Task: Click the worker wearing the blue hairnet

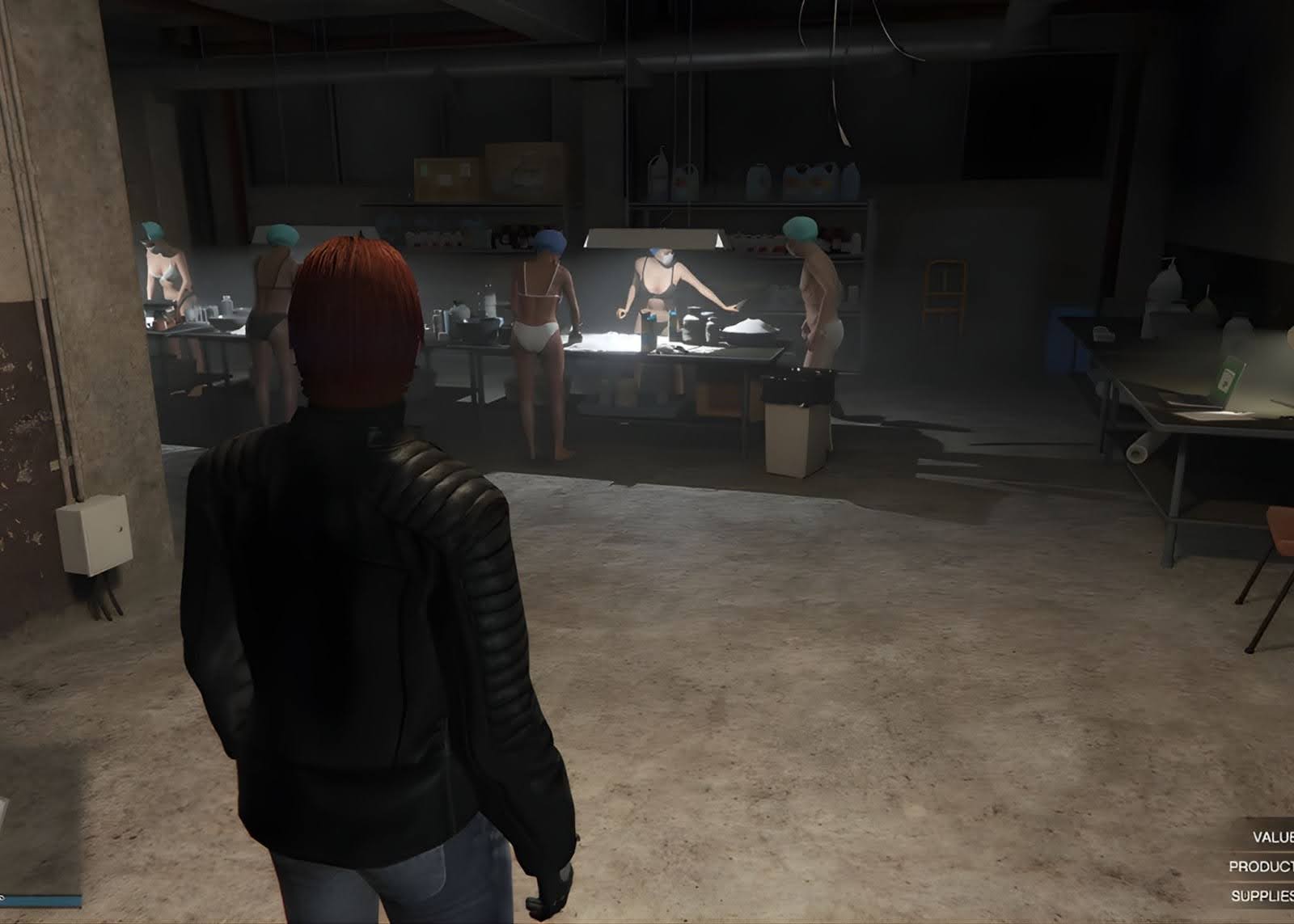Action: click(542, 307)
